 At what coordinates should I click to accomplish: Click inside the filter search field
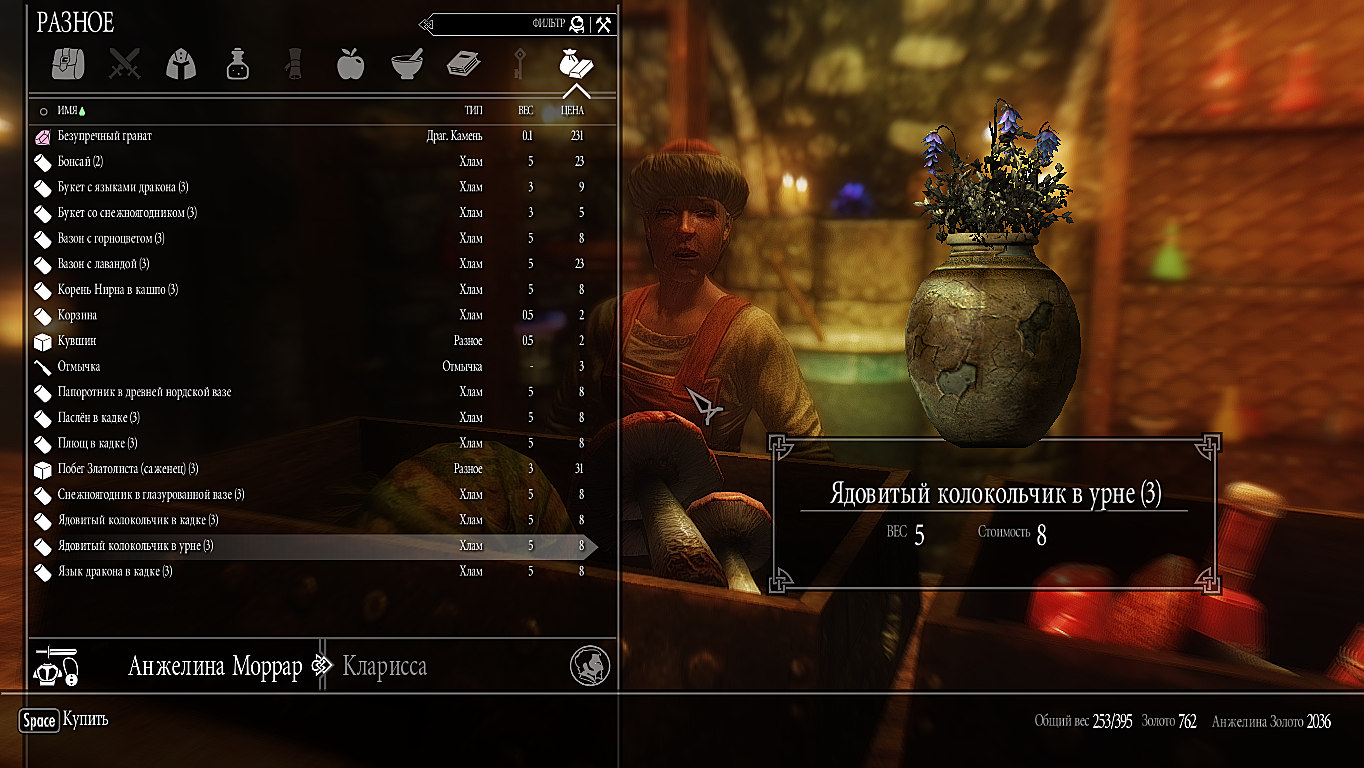click(490, 24)
